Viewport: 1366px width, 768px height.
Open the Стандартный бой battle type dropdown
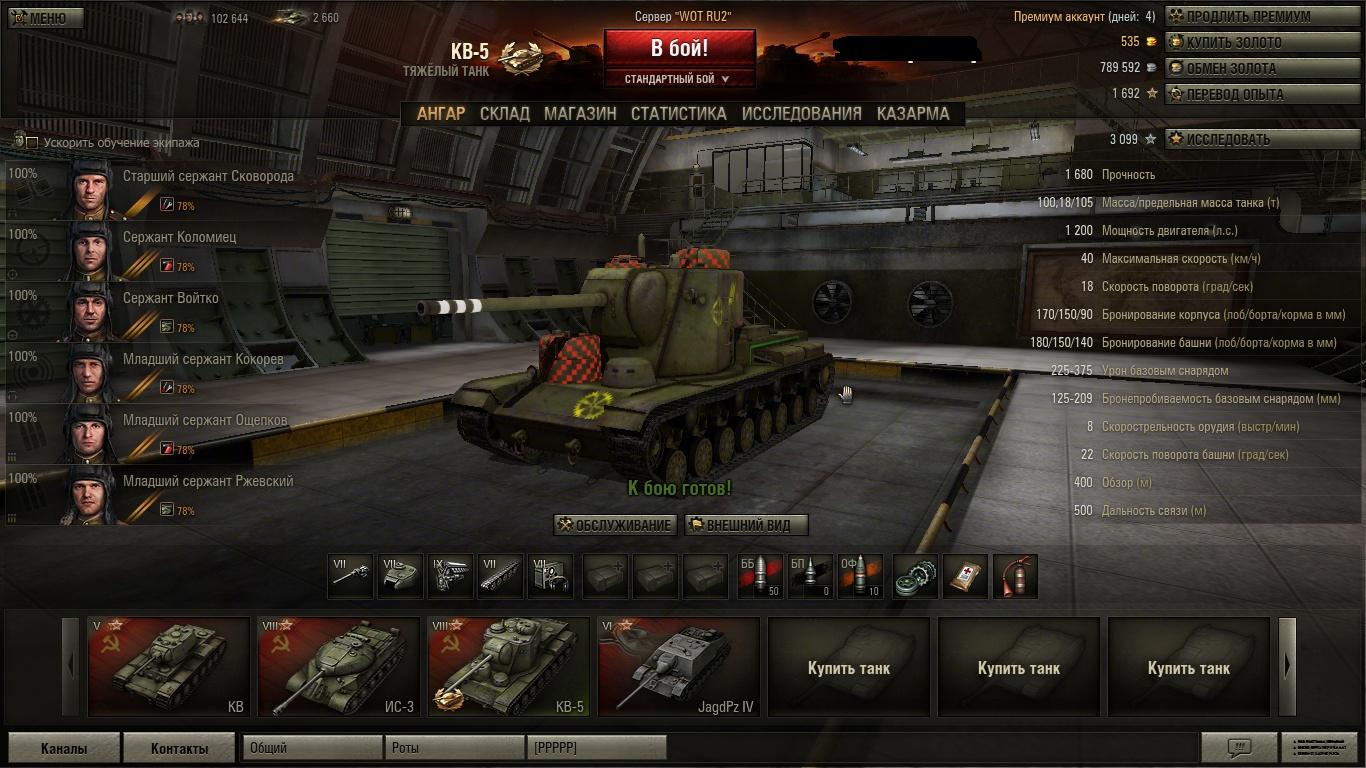(677, 79)
